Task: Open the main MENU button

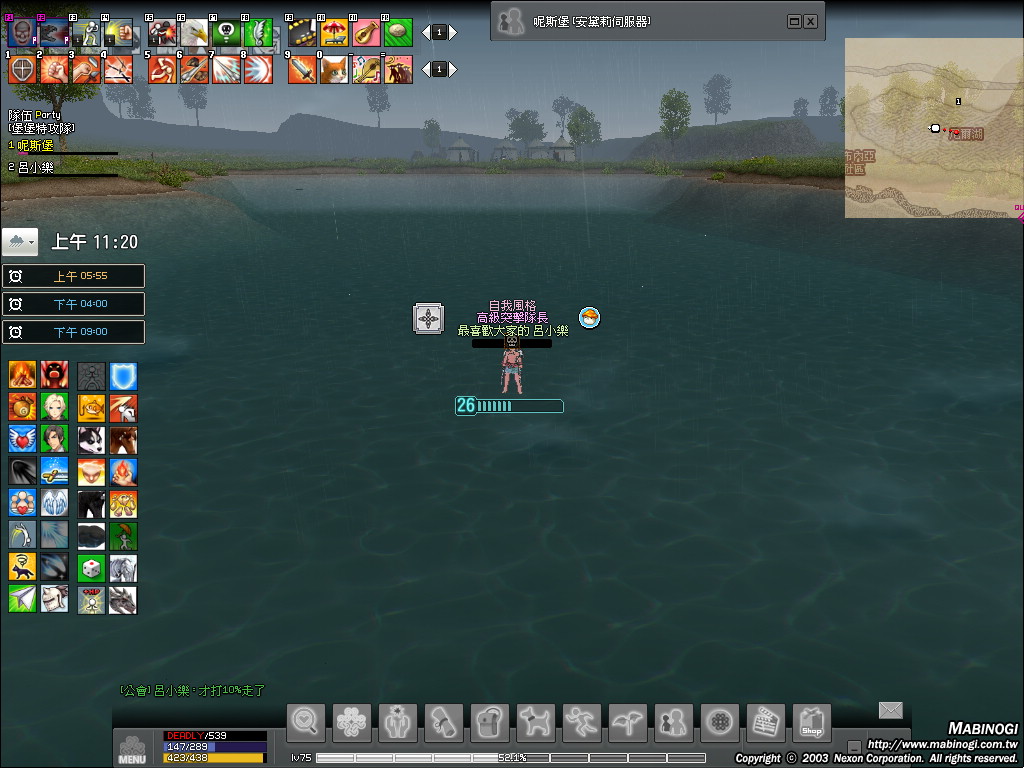Action: [132, 749]
